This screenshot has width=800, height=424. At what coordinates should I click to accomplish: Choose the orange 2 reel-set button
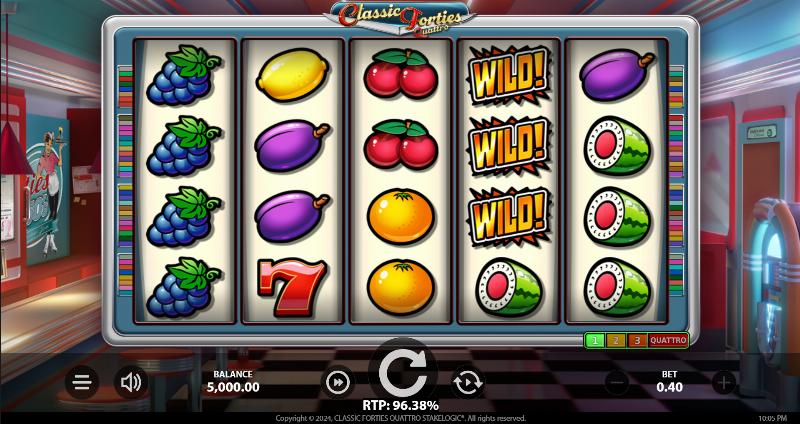coord(616,341)
